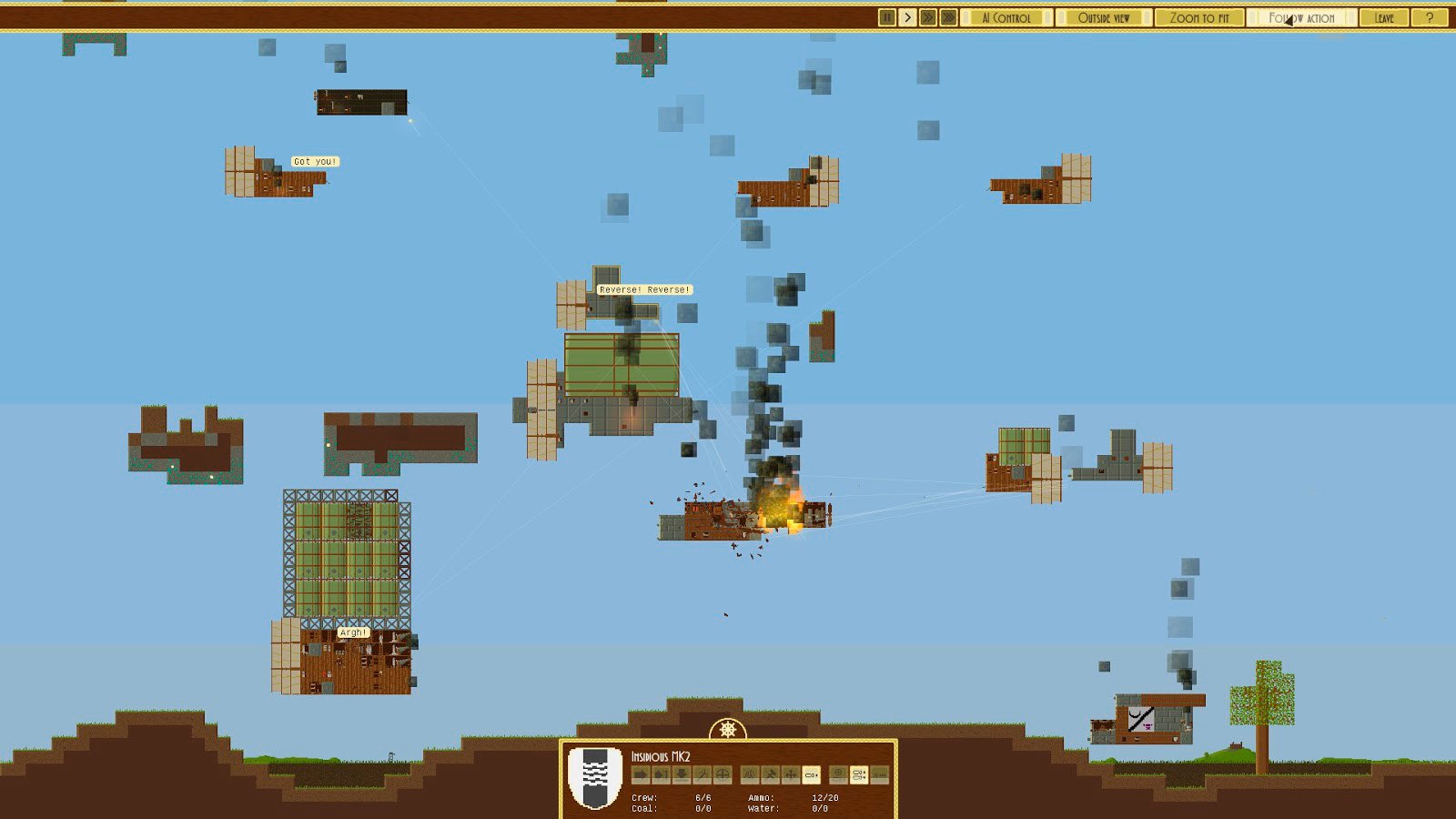Choose double-arrow fast forward speed
The width and height of the screenshot is (1456, 819).
tap(927, 17)
